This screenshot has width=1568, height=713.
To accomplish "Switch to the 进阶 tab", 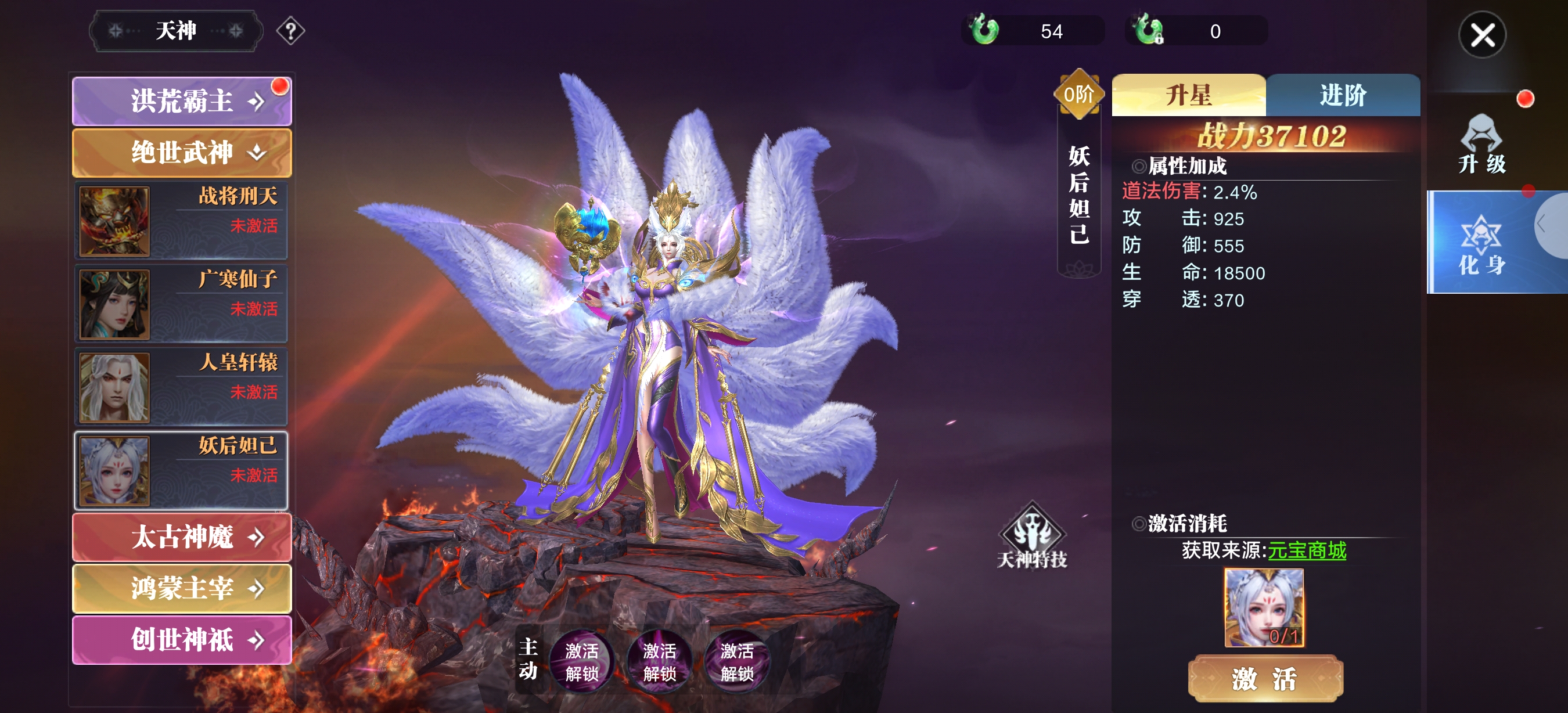I will tap(1343, 96).
